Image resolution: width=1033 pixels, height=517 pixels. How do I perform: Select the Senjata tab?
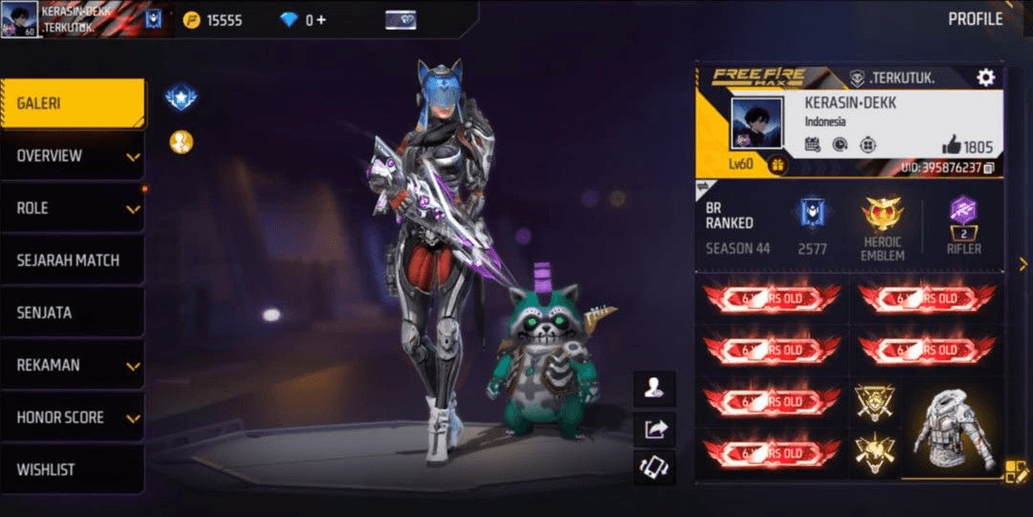click(x=72, y=313)
